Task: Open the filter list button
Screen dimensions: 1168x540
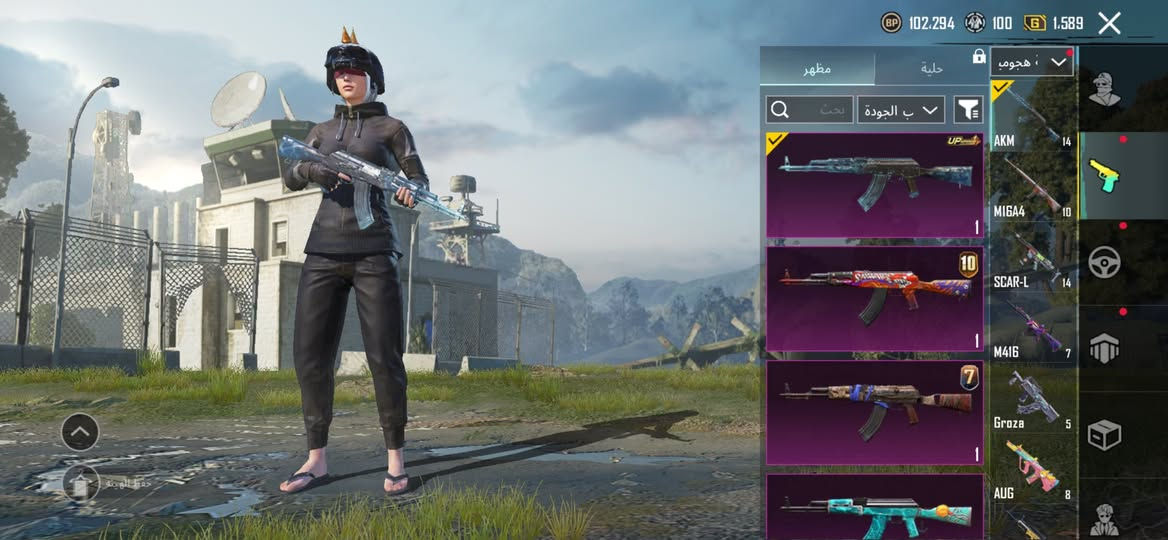Action: (968, 109)
